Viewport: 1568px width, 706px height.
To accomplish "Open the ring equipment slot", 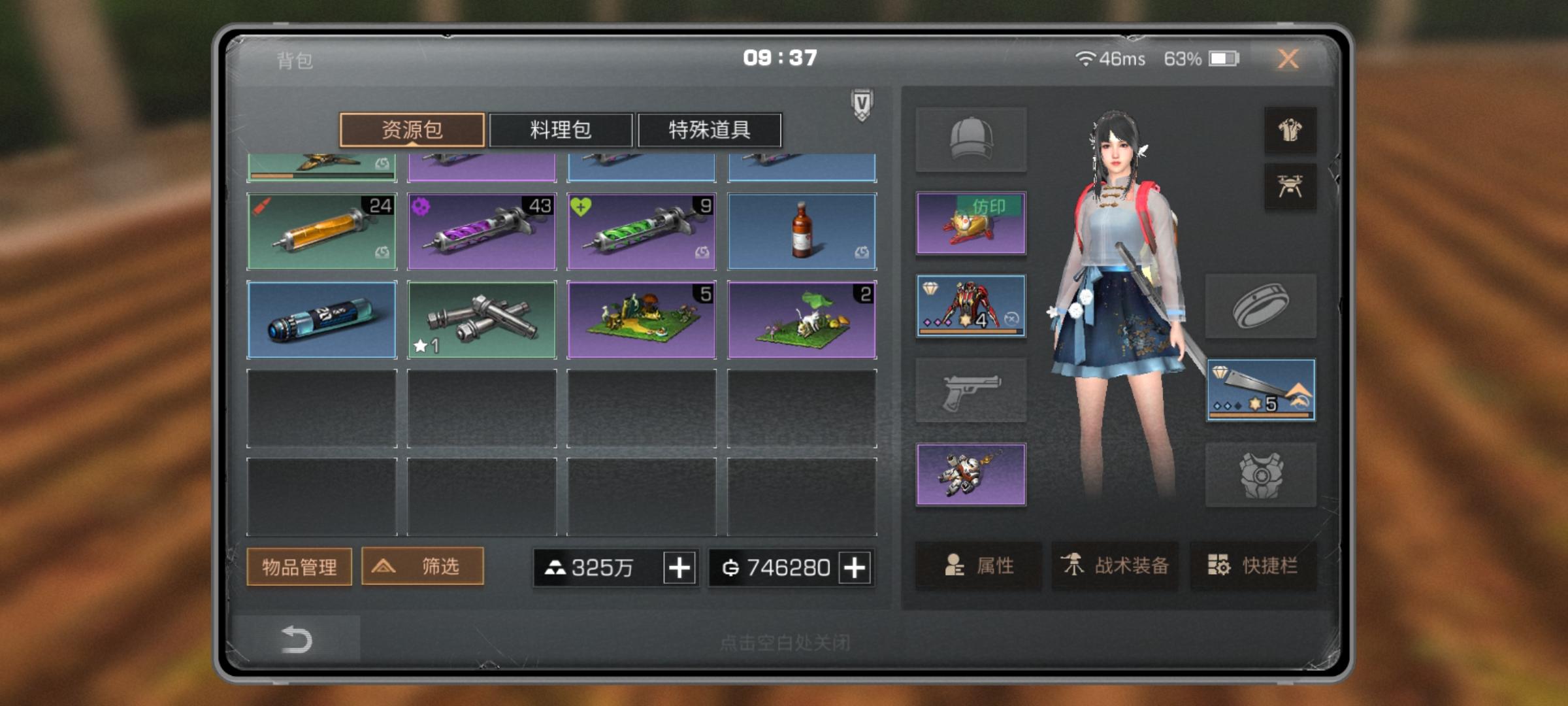I will pos(1261,306).
